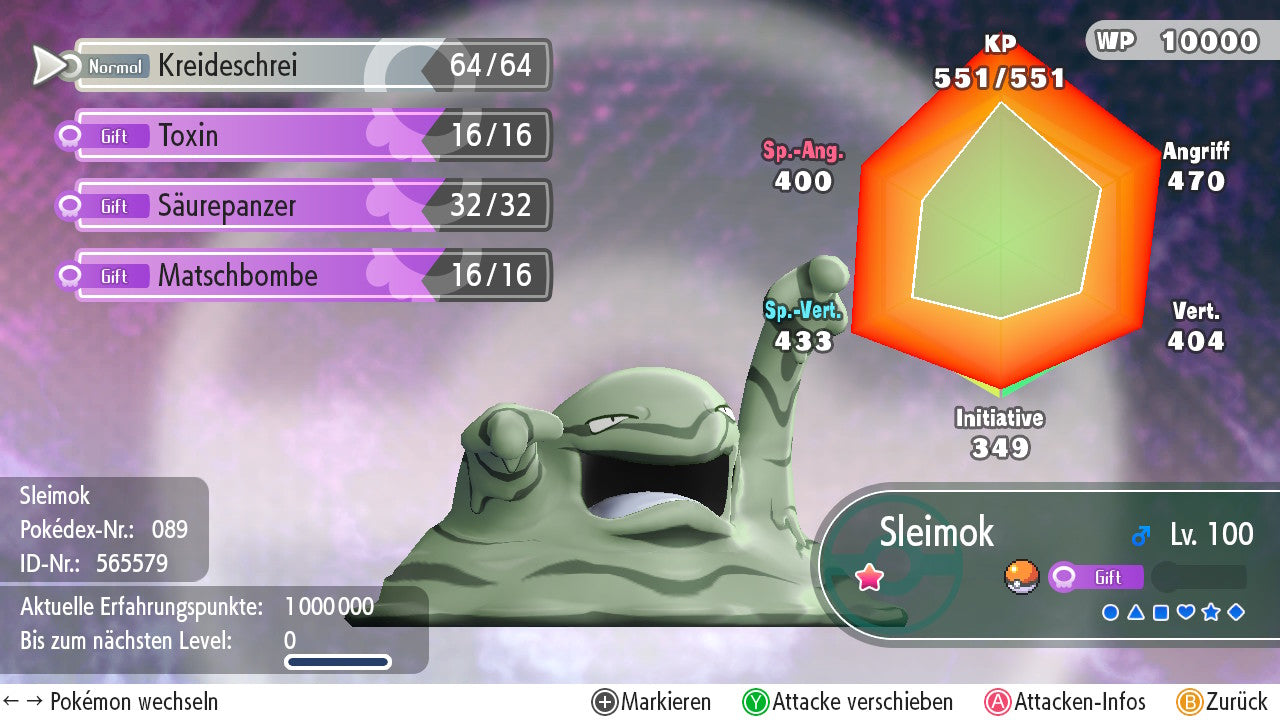The width and height of the screenshot is (1280, 720).
Task: Toggle the star marking symbol
Action: 1211,612
